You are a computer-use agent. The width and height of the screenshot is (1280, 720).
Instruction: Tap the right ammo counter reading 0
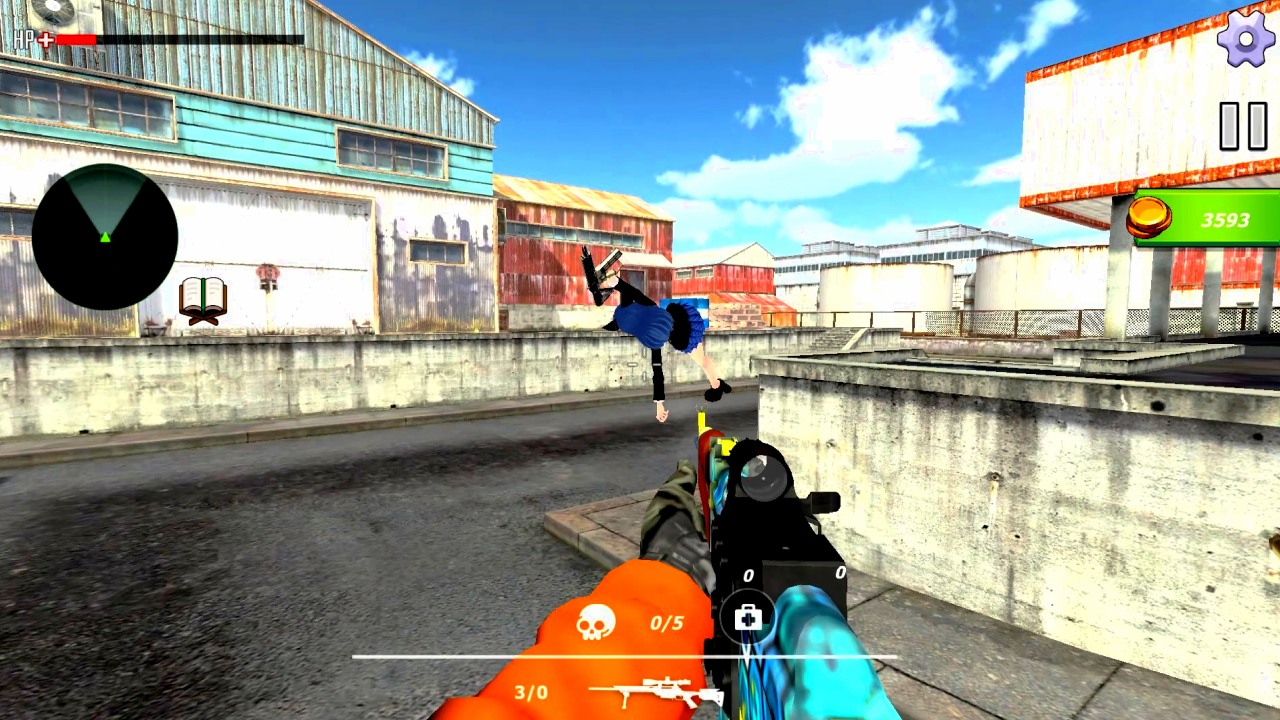tap(841, 574)
